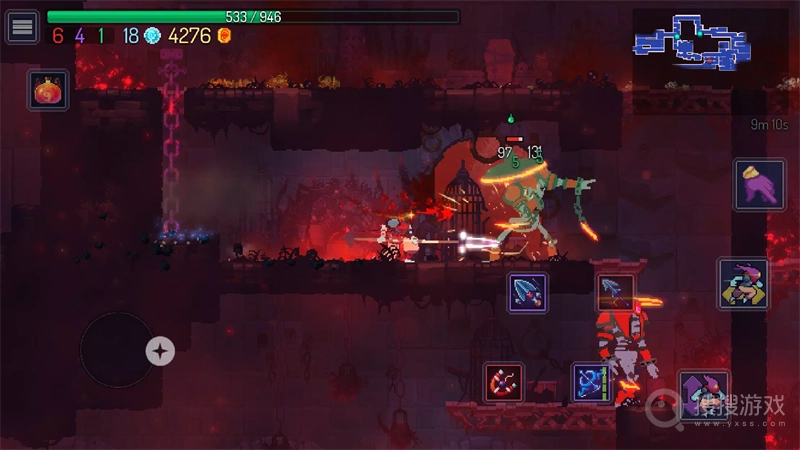
Task: Tap the jump button with up arrows
Action: [x=703, y=391]
